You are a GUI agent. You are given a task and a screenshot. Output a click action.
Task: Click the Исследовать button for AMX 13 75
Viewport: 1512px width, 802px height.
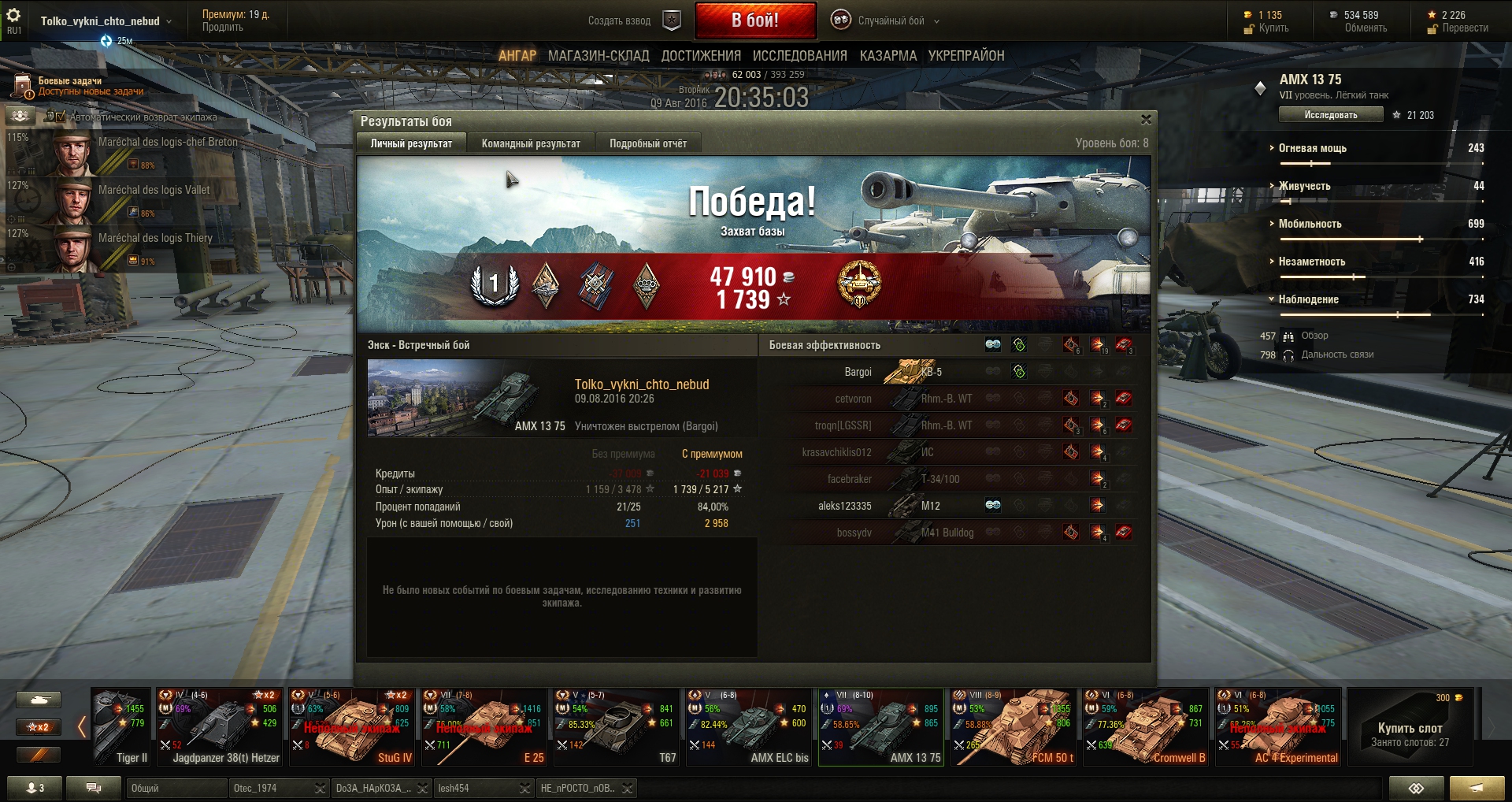coord(1330,115)
